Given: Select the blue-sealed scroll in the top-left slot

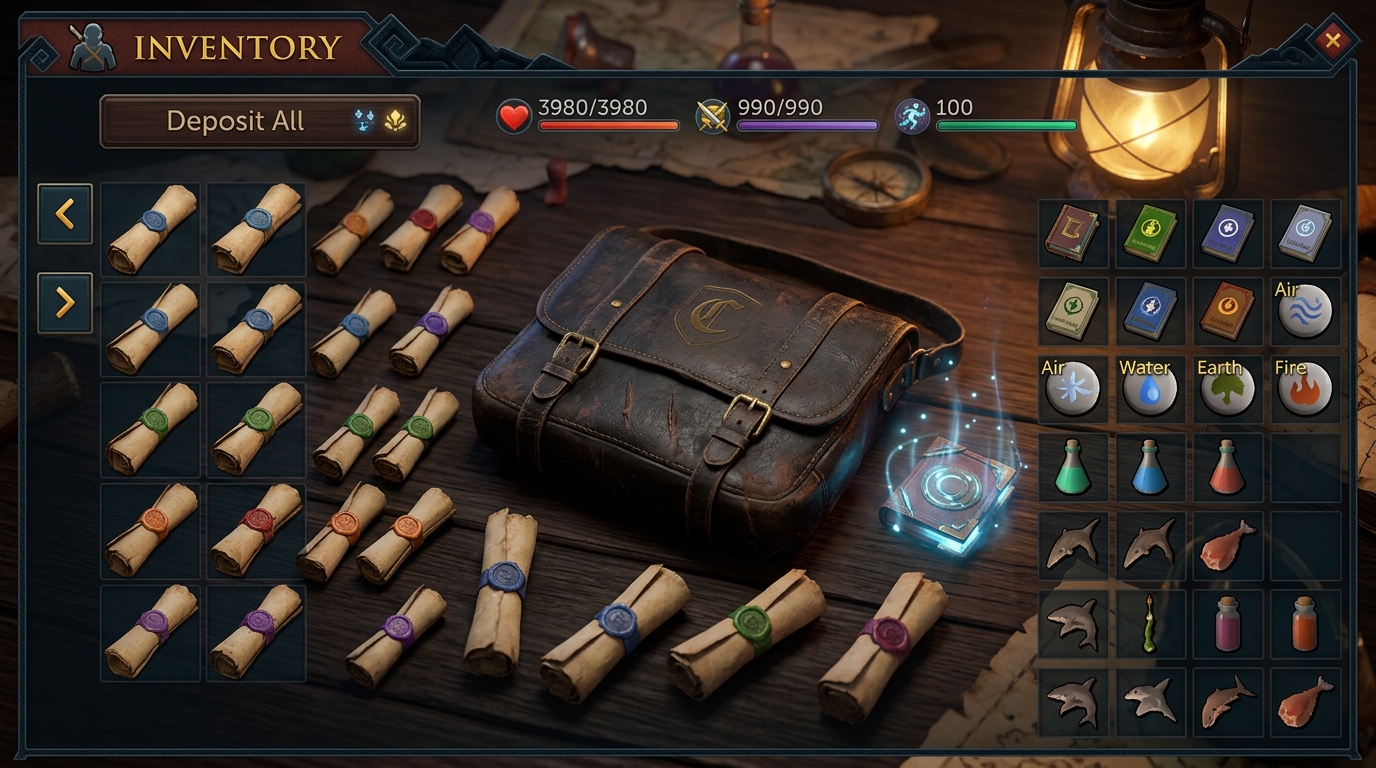Looking at the screenshot, I should [150, 229].
